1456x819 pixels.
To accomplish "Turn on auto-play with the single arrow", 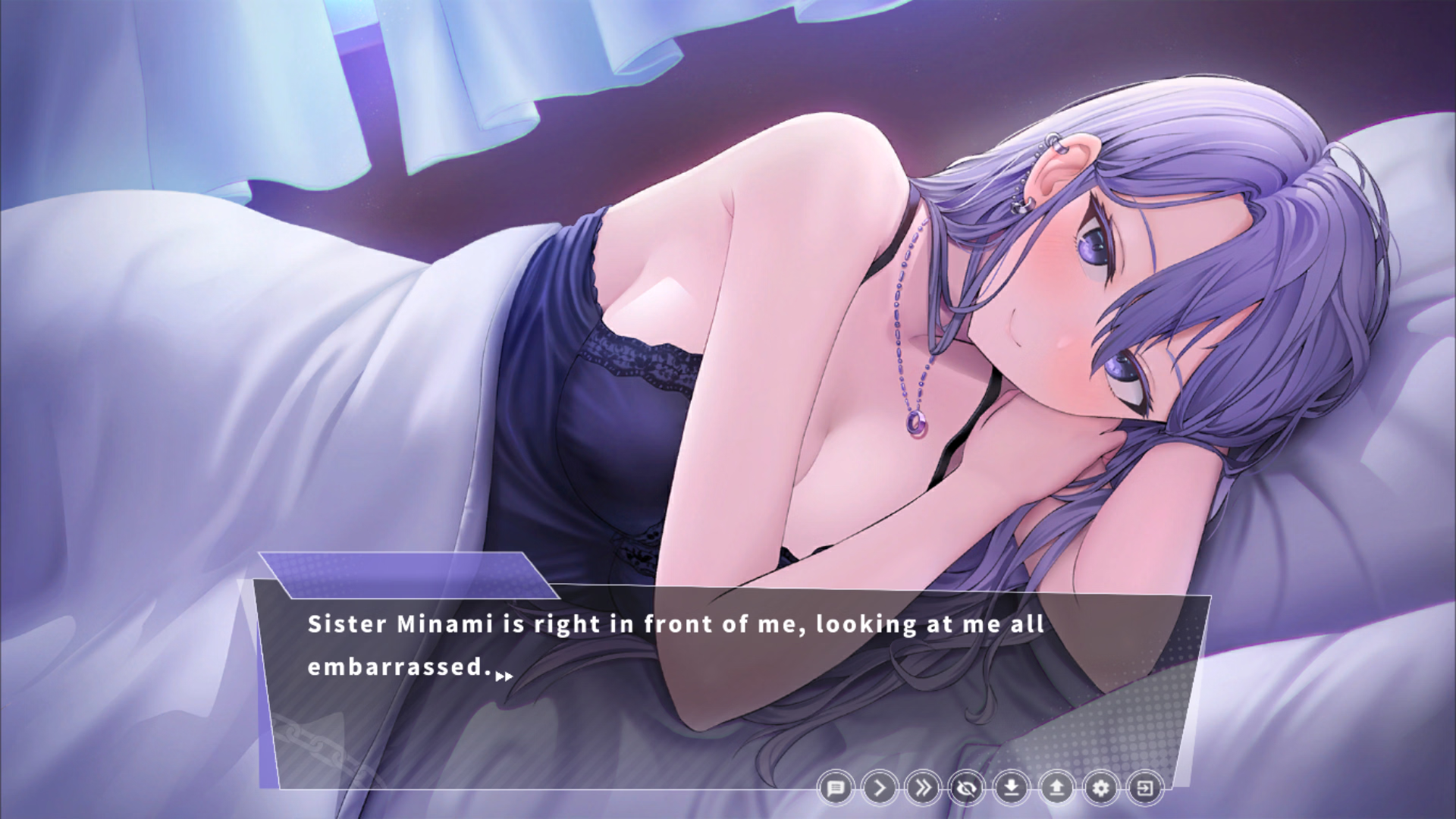I will tap(880, 789).
